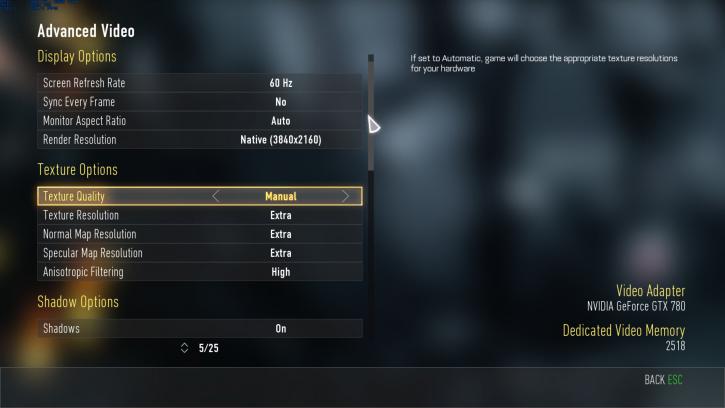Go back using the BACK button
Viewport: 725px width, 408px height.
tap(663, 381)
